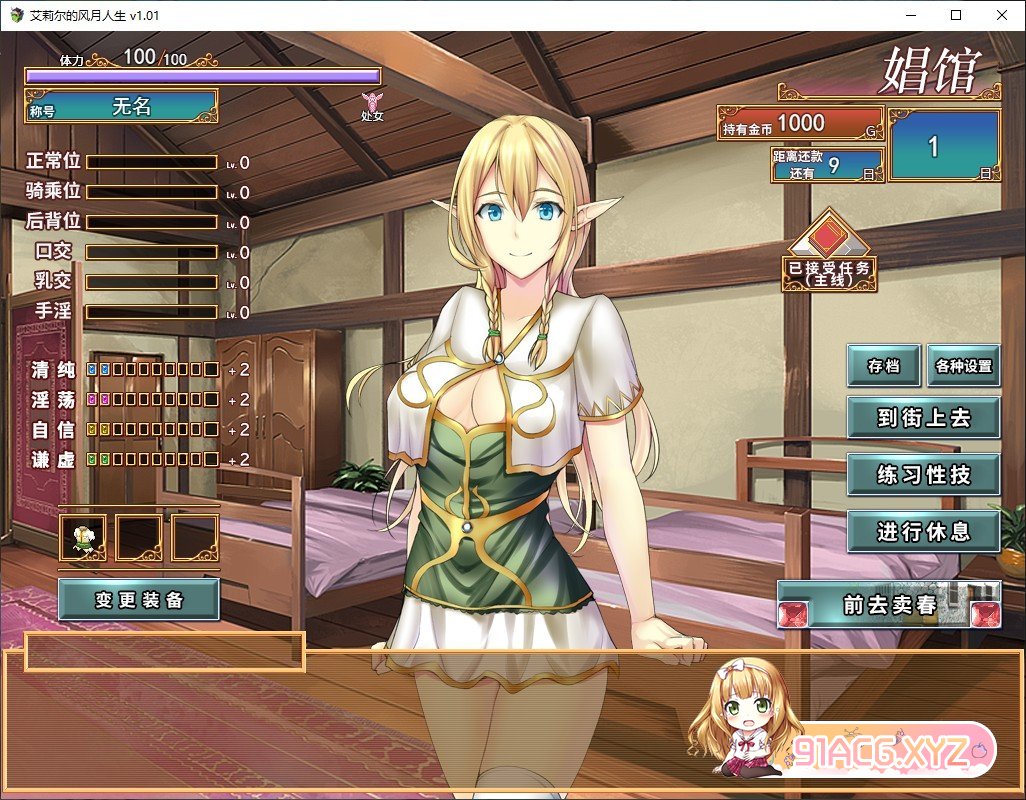Open the 变更装备 equipment change screen
Screen dimensions: 1026x800
tap(139, 600)
